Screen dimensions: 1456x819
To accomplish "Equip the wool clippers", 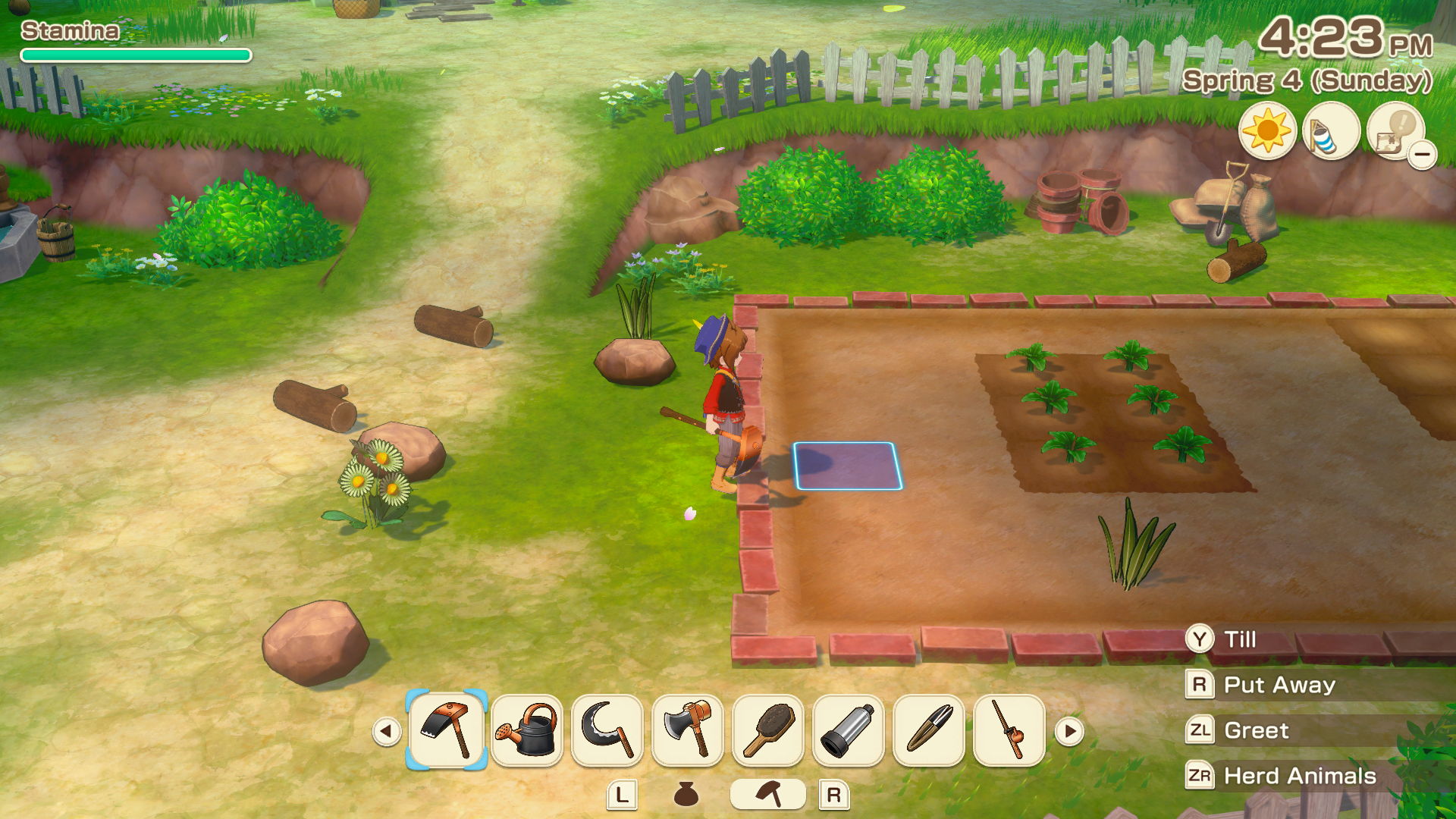I will click(929, 730).
